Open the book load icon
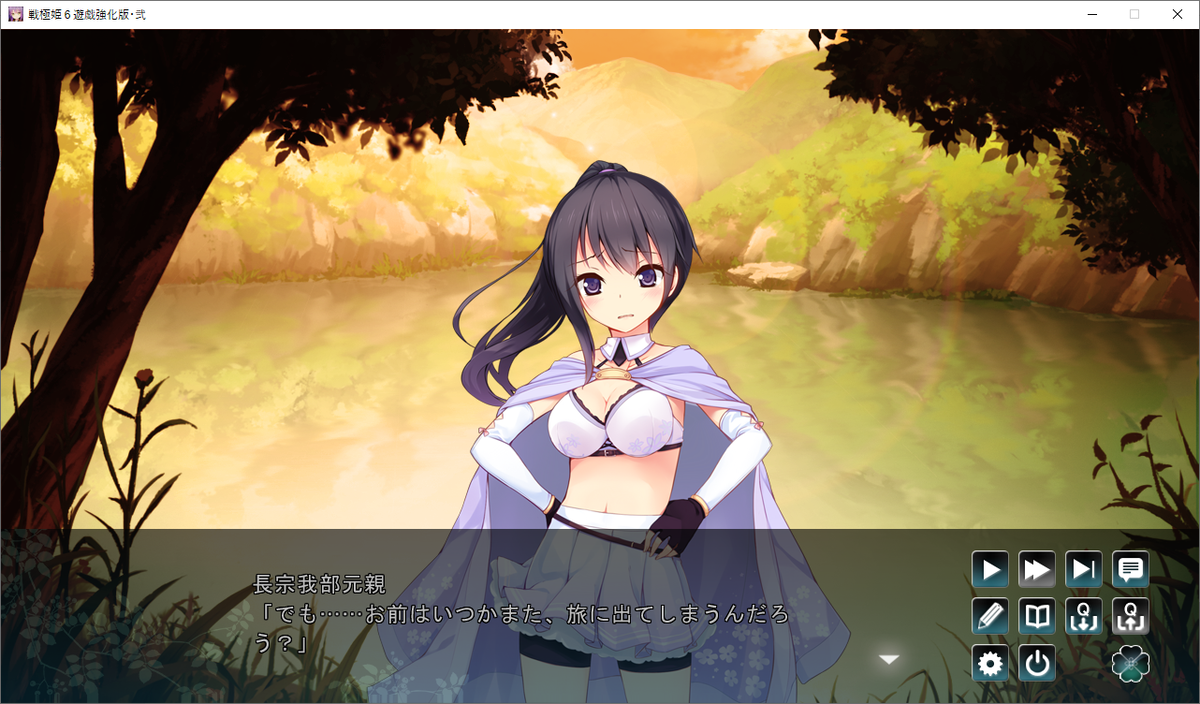The width and height of the screenshot is (1200, 704). tap(1037, 616)
